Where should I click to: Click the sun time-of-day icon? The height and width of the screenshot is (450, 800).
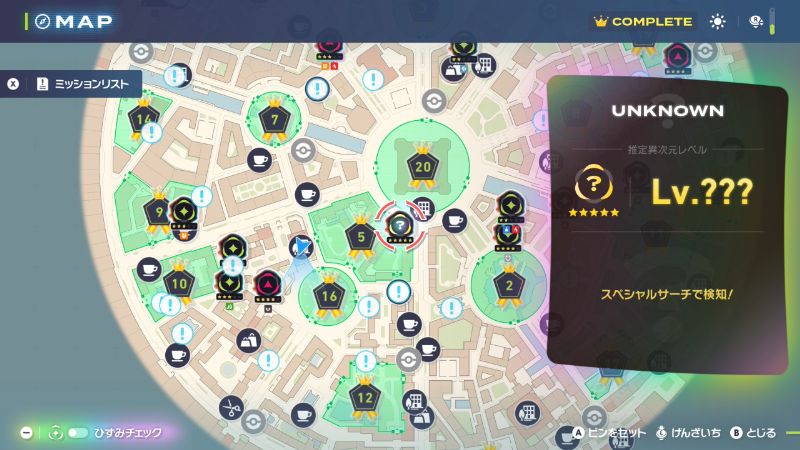tap(717, 21)
